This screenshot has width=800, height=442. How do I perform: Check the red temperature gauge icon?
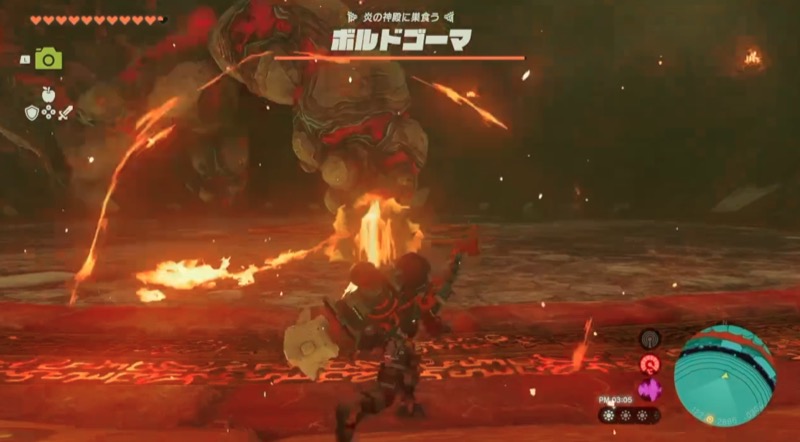[649, 364]
